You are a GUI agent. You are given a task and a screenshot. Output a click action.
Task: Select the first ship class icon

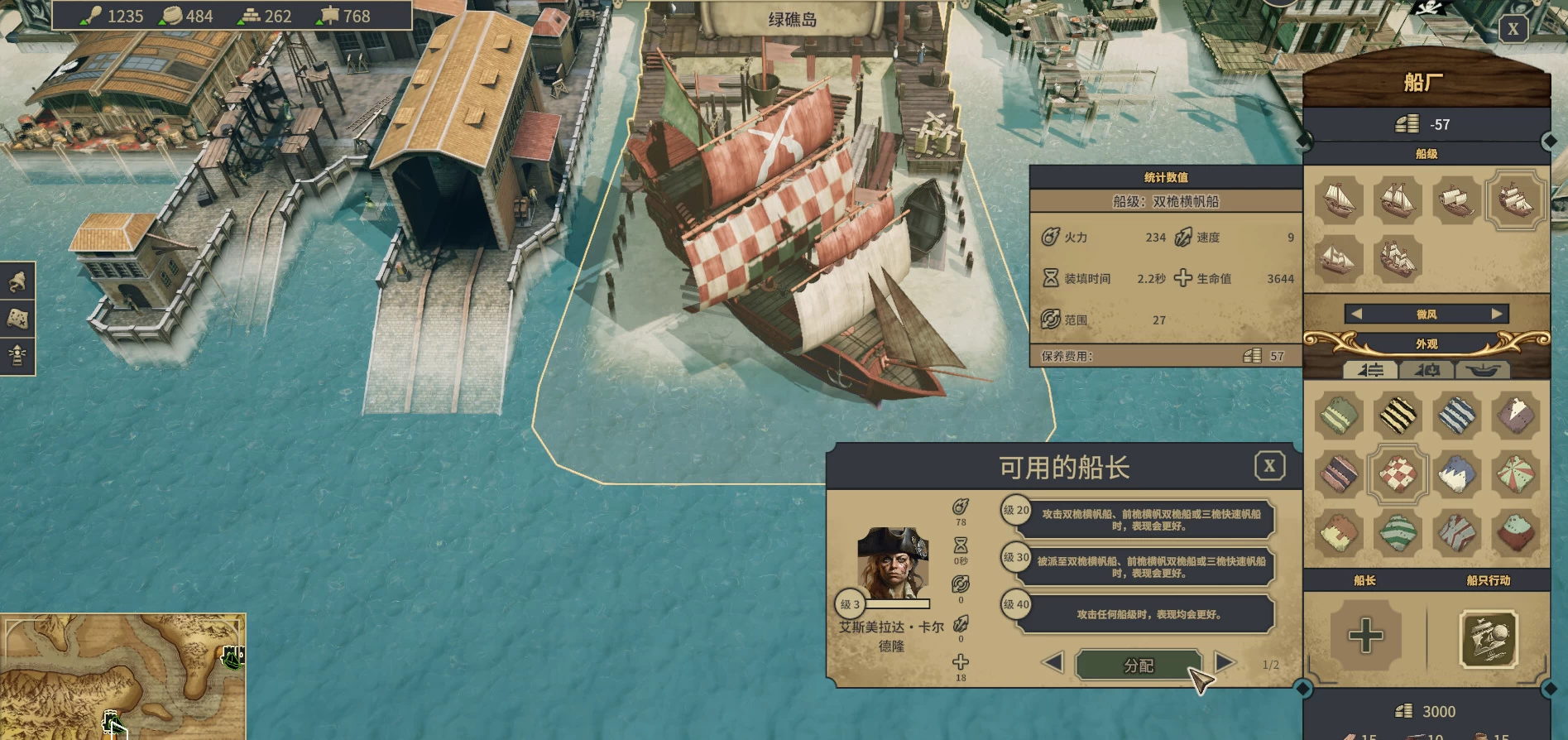point(1339,199)
